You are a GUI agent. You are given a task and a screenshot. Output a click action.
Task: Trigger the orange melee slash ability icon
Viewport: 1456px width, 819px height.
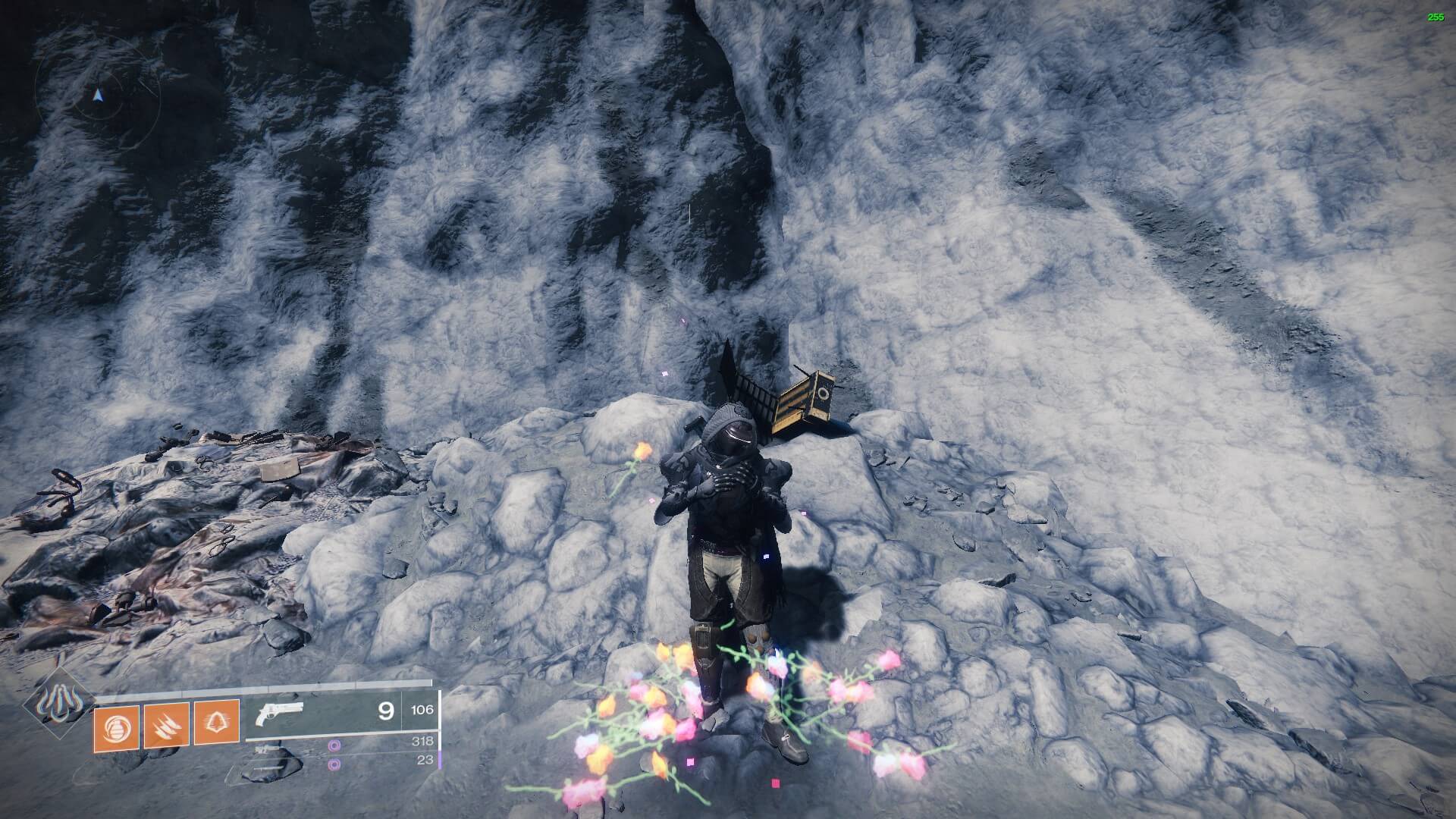167,725
